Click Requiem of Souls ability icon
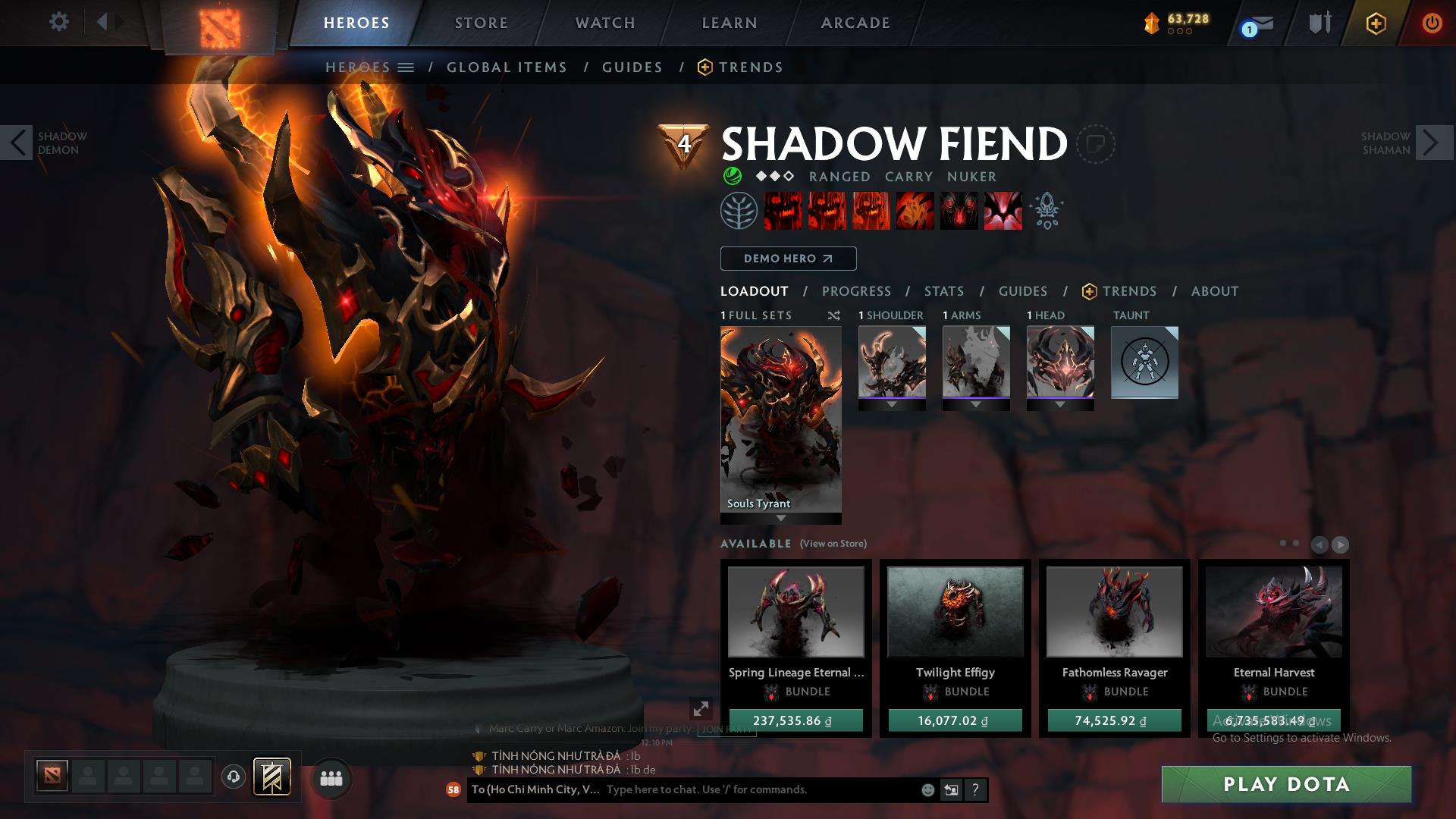Viewport: 1456px width, 819px height. pyautogui.click(x=1004, y=211)
